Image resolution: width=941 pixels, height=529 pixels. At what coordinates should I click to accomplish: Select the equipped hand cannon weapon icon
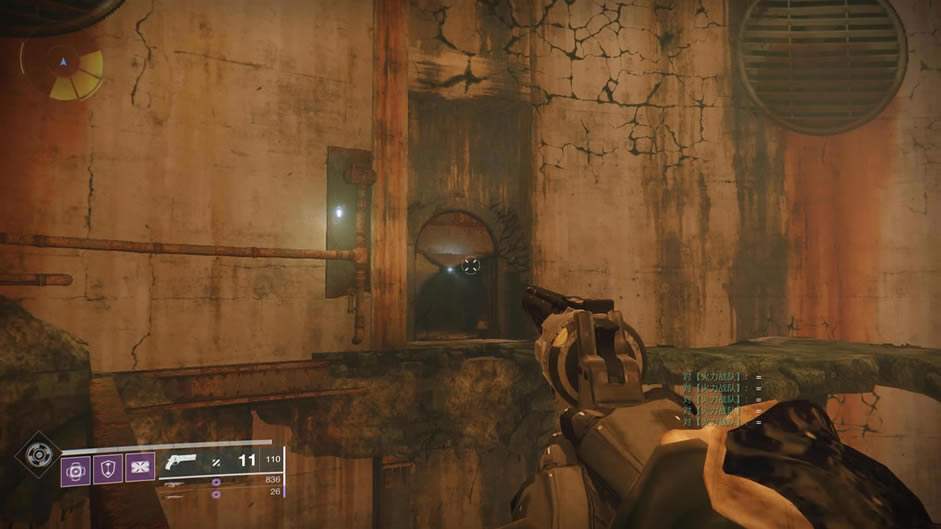click(182, 462)
